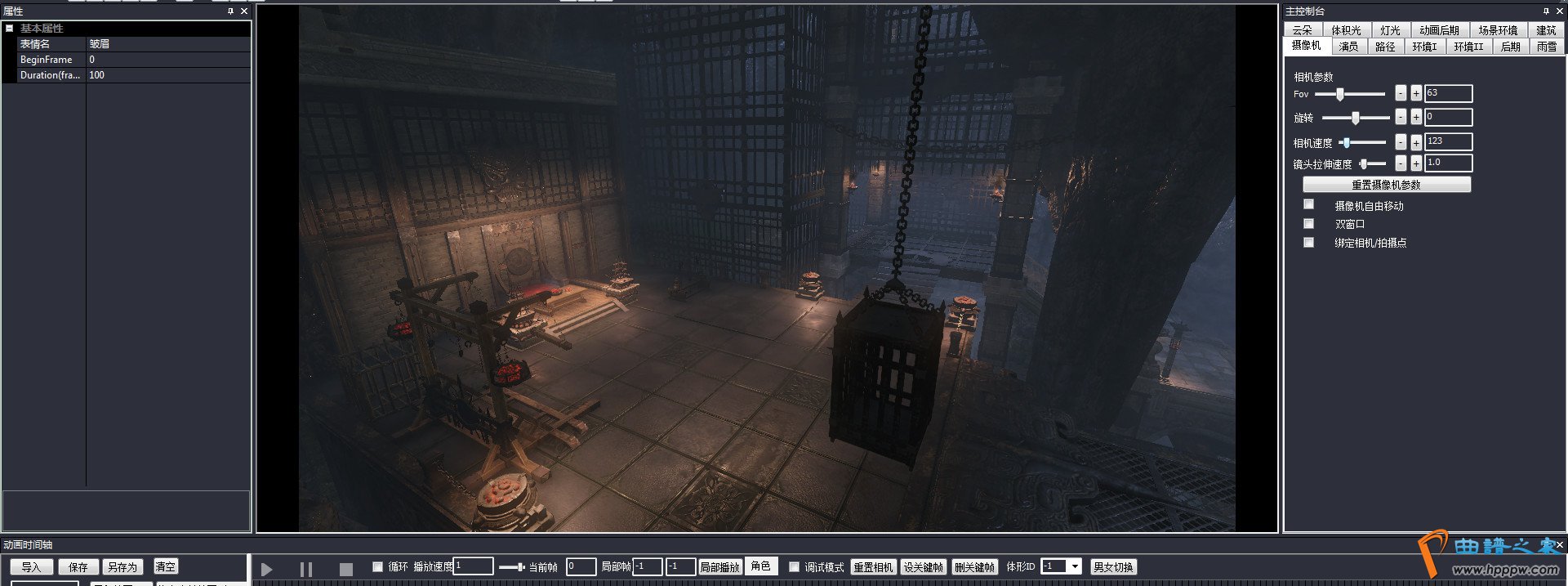Click 重置摄像机参数 reset camera button
The image size is (1568, 586).
(x=1386, y=185)
